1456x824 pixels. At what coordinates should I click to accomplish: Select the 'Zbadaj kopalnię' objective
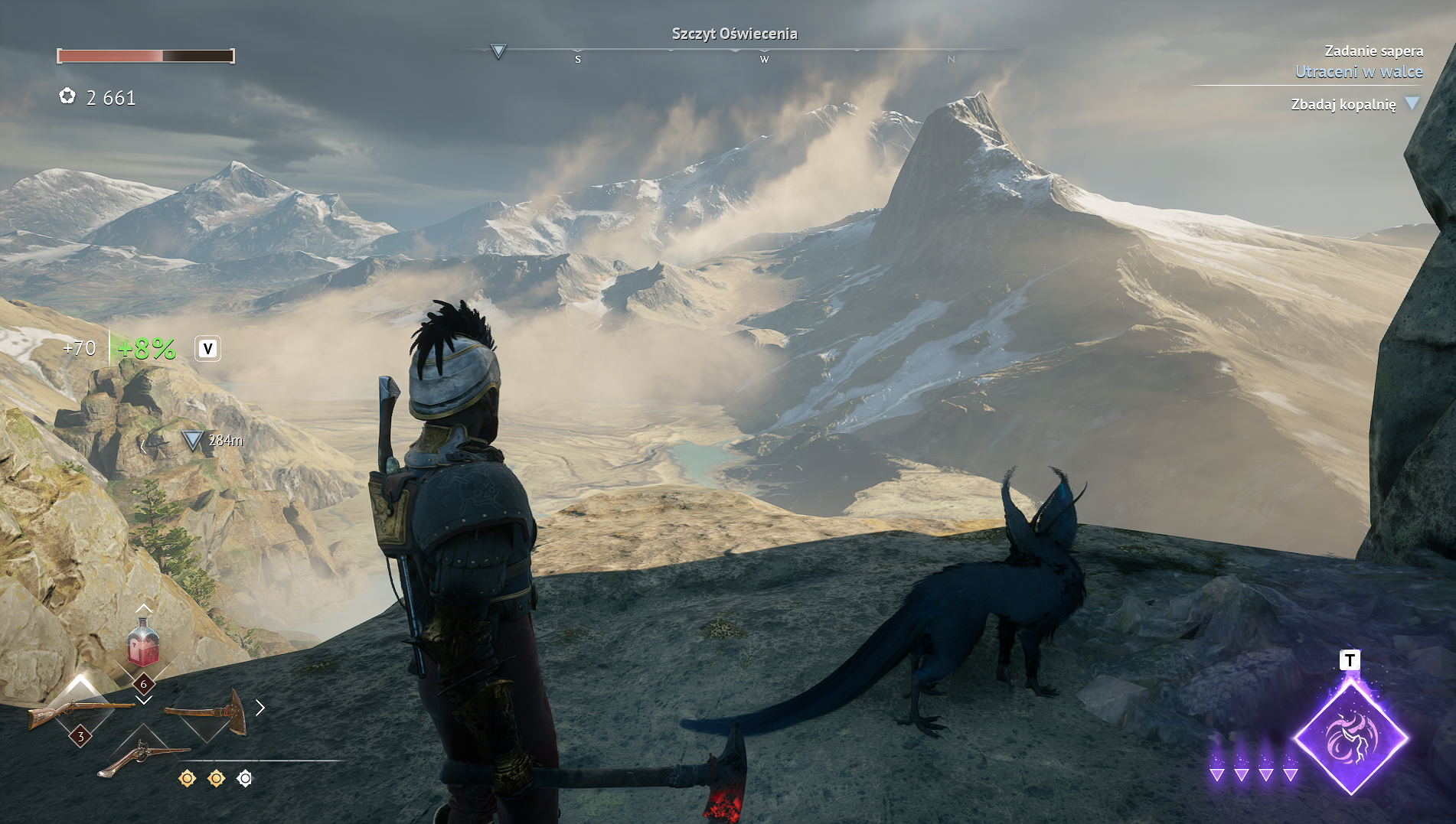pos(1343,104)
